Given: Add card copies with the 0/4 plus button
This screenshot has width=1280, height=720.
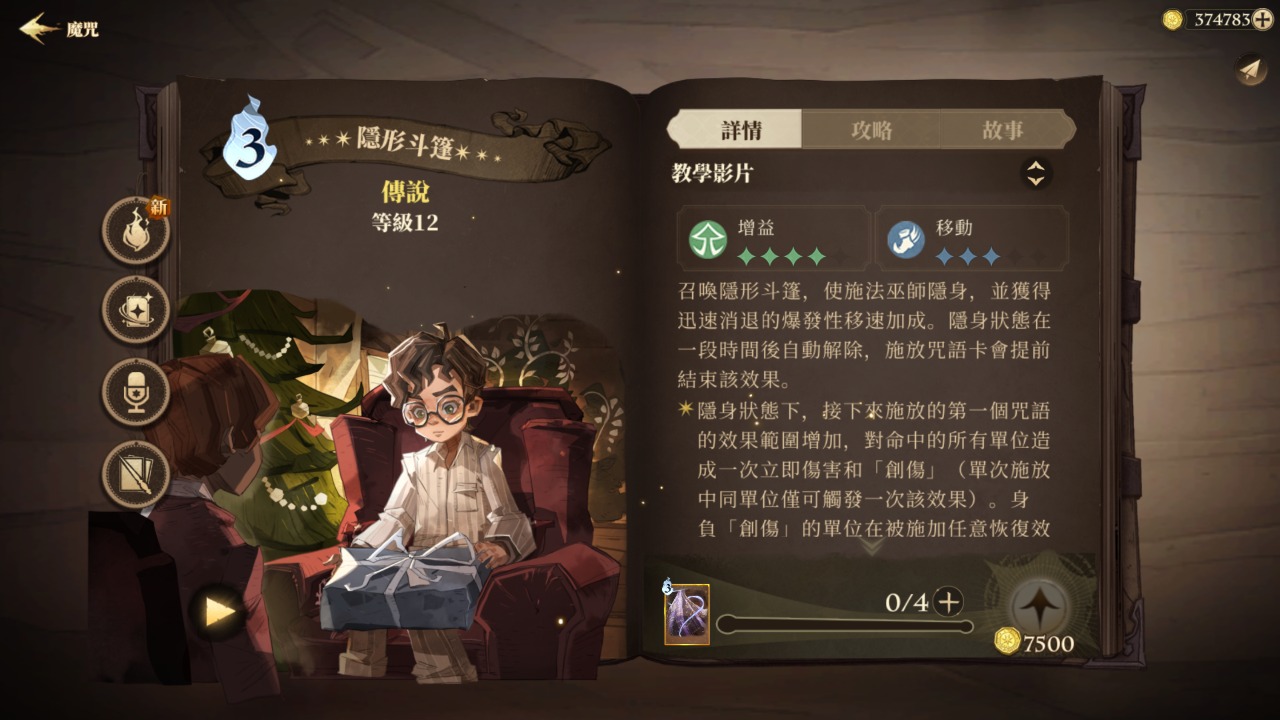Looking at the screenshot, I should [948, 602].
